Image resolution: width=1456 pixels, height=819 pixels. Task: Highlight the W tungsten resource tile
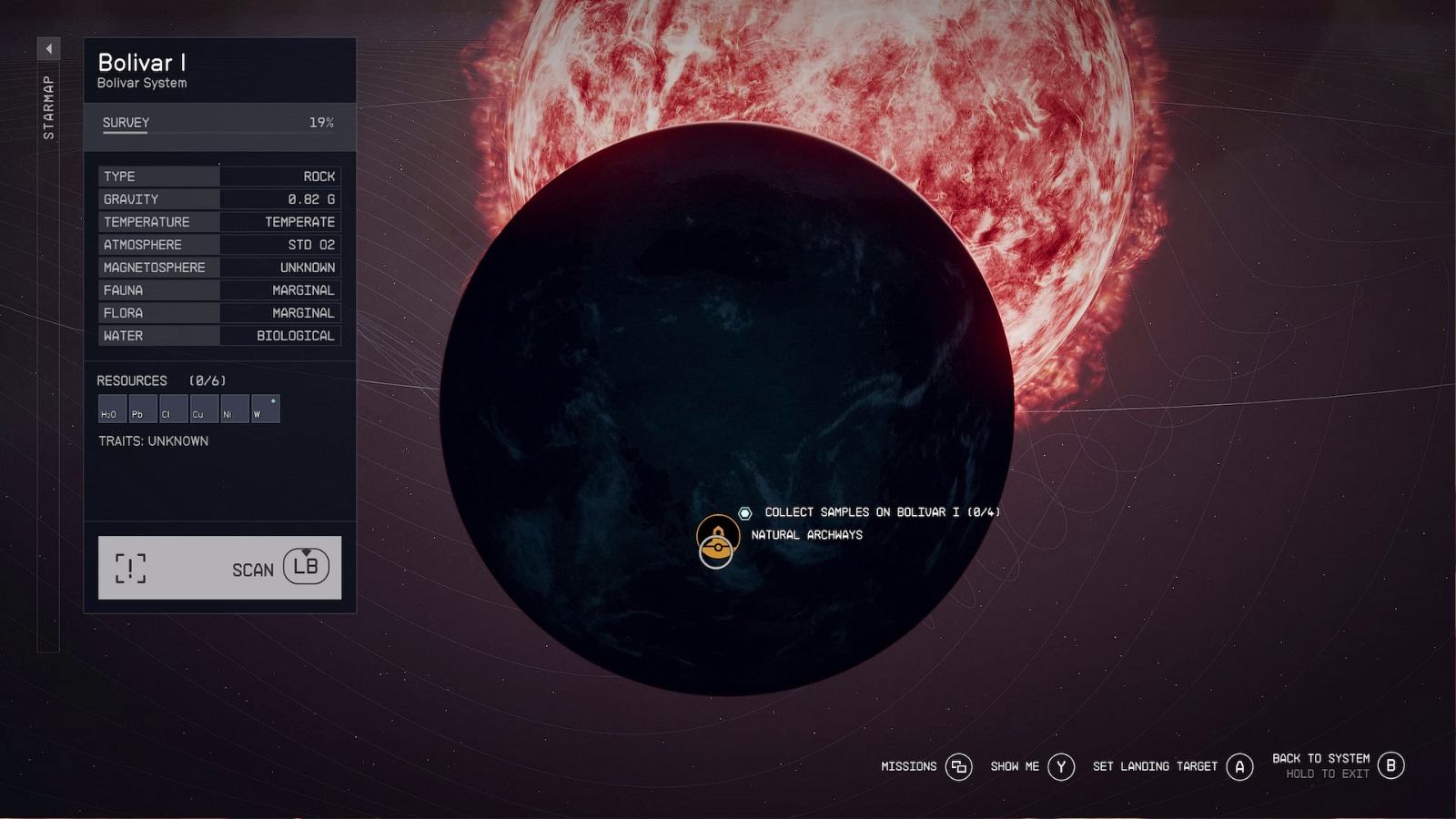265,409
